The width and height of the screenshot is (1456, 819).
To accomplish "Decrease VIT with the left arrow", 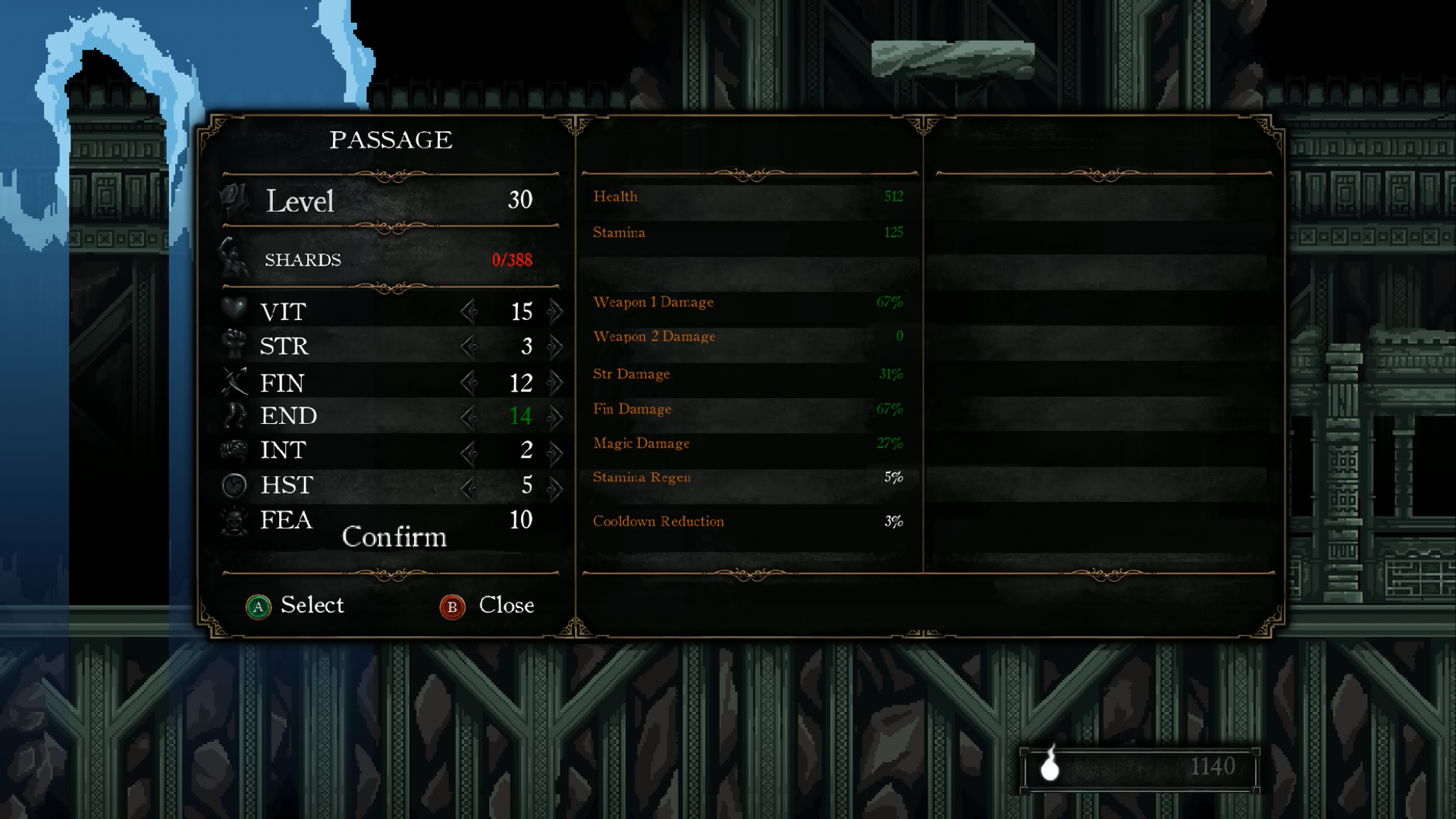I will coord(468,311).
